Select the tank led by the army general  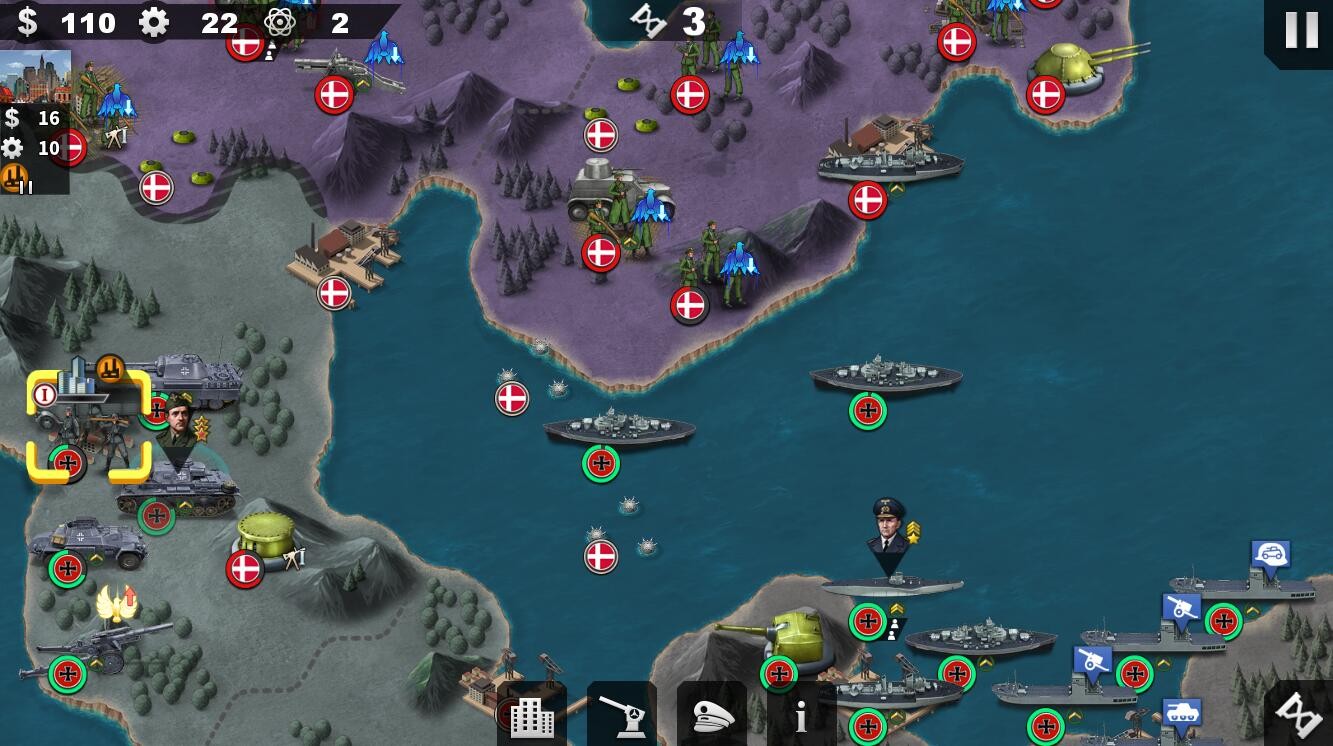coord(178,490)
